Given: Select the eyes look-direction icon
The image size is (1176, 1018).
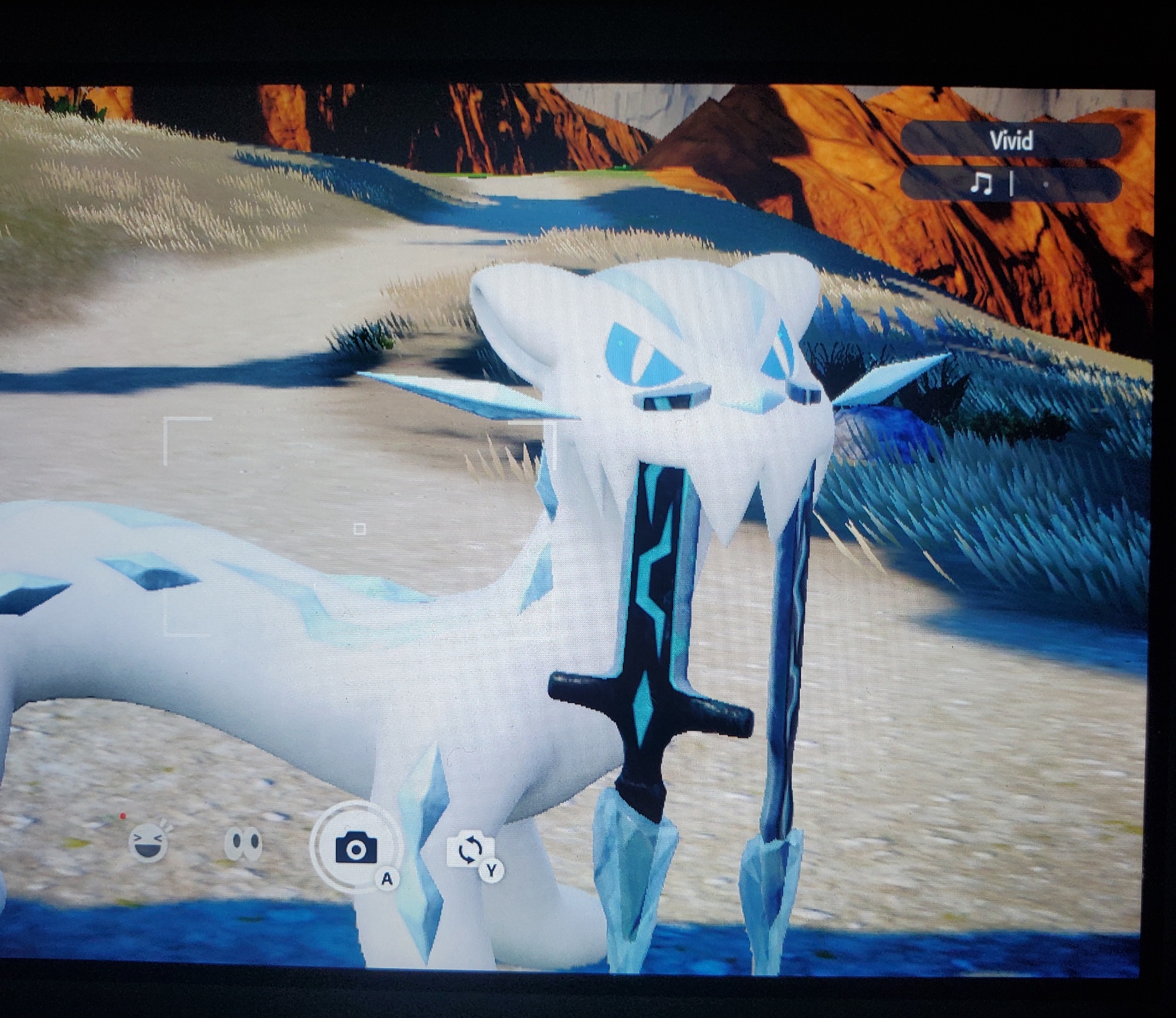Looking at the screenshot, I should 243,844.
